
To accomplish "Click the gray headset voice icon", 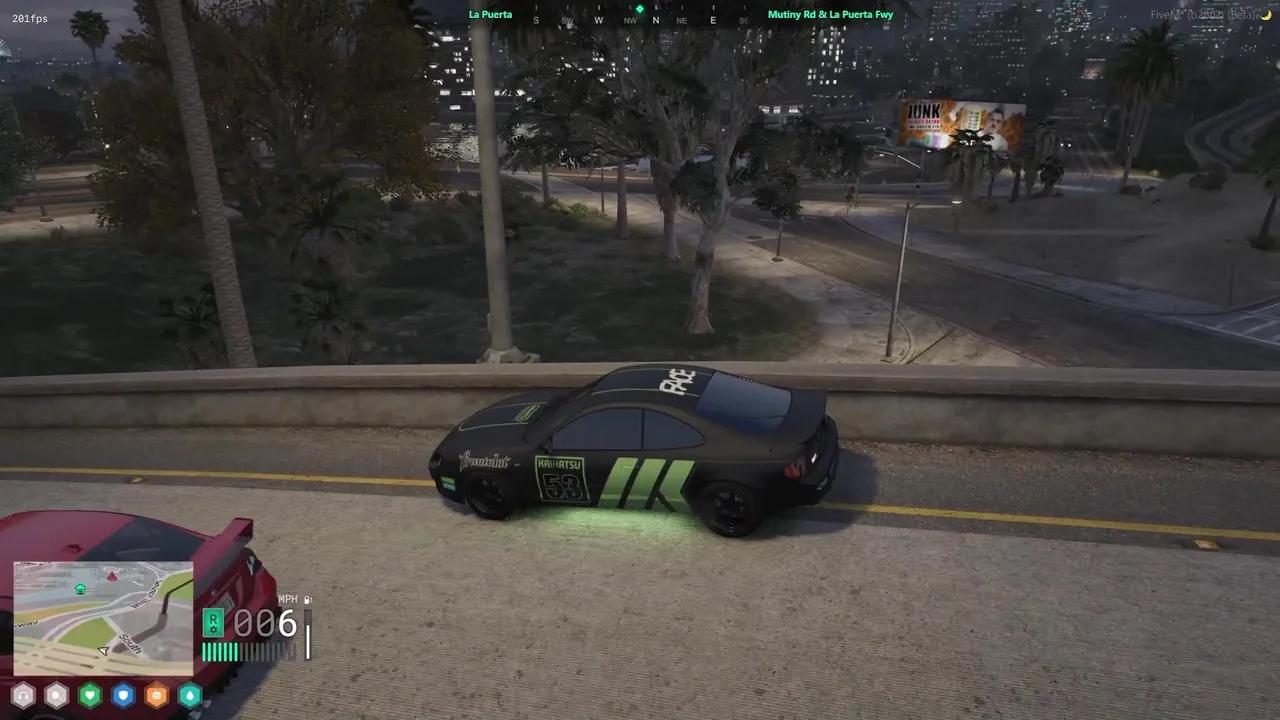I will [23, 695].
